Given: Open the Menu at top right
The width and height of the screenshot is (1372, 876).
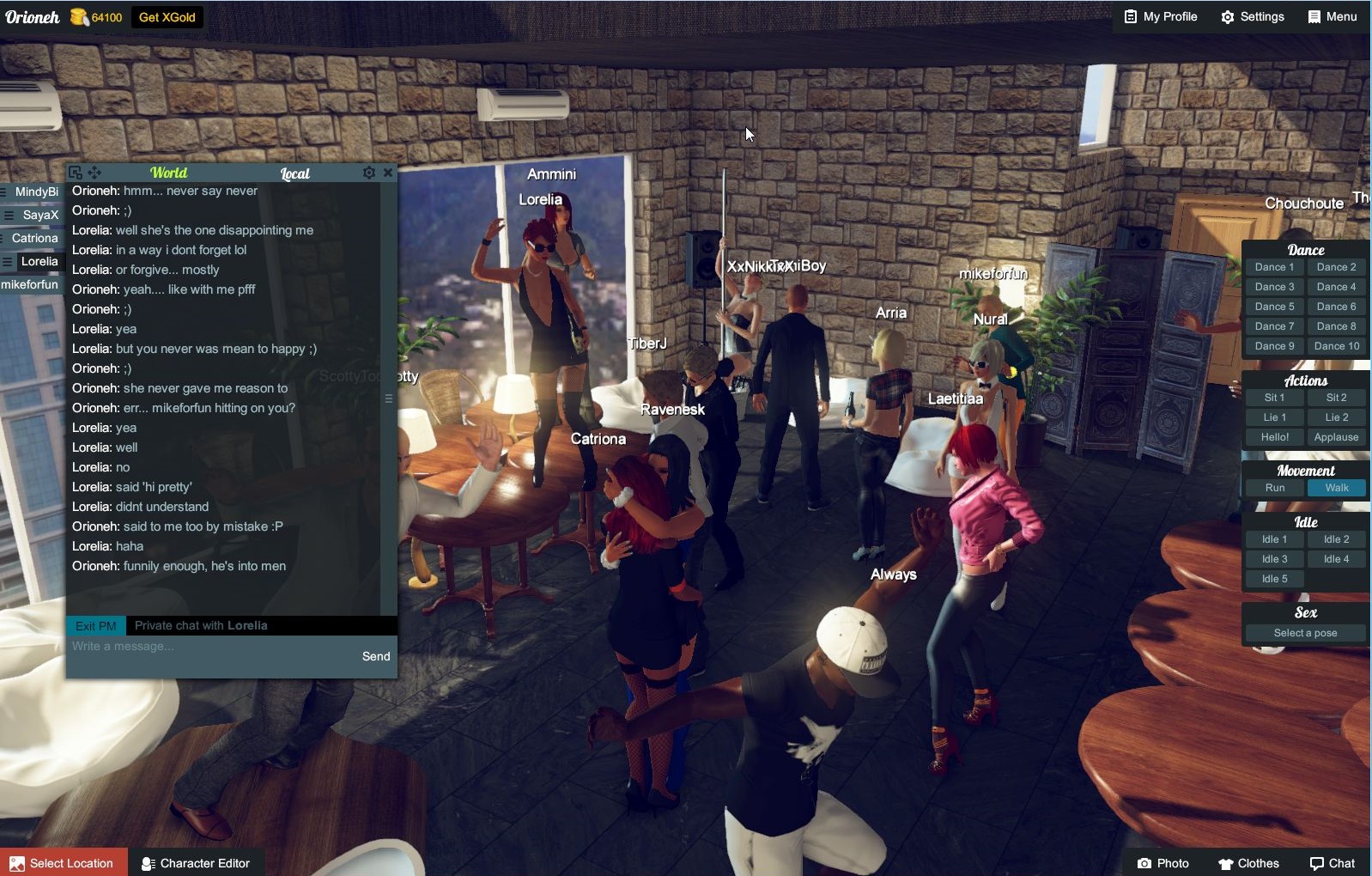Looking at the screenshot, I should 1333,16.
